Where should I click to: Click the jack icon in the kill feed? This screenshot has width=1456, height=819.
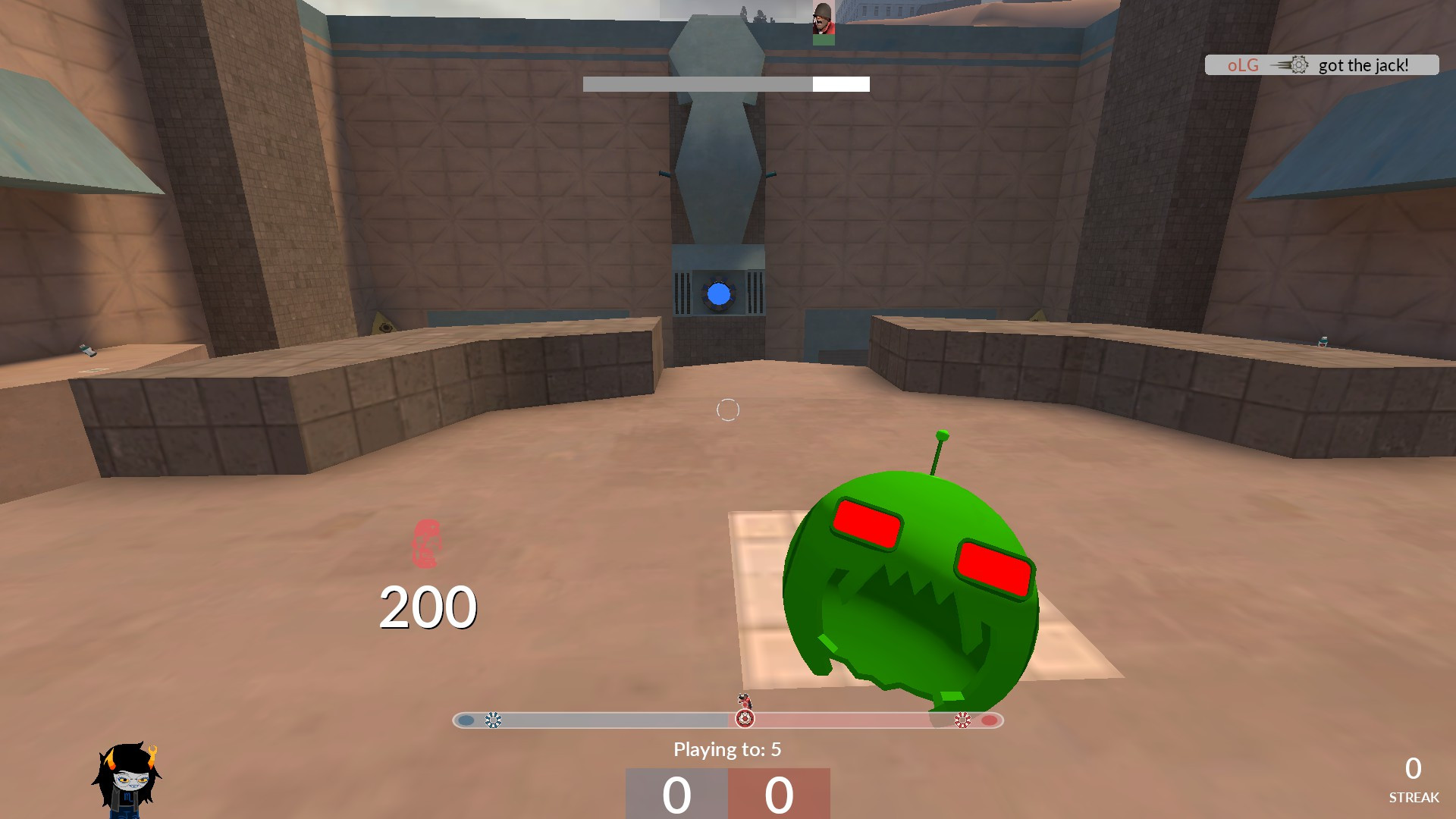point(1299,65)
